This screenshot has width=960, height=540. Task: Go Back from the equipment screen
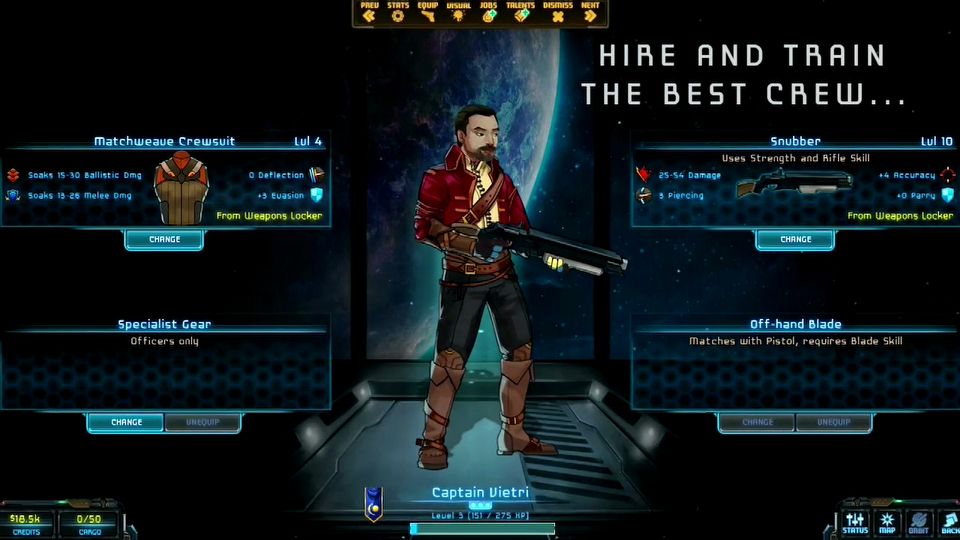tap(948, 523)
